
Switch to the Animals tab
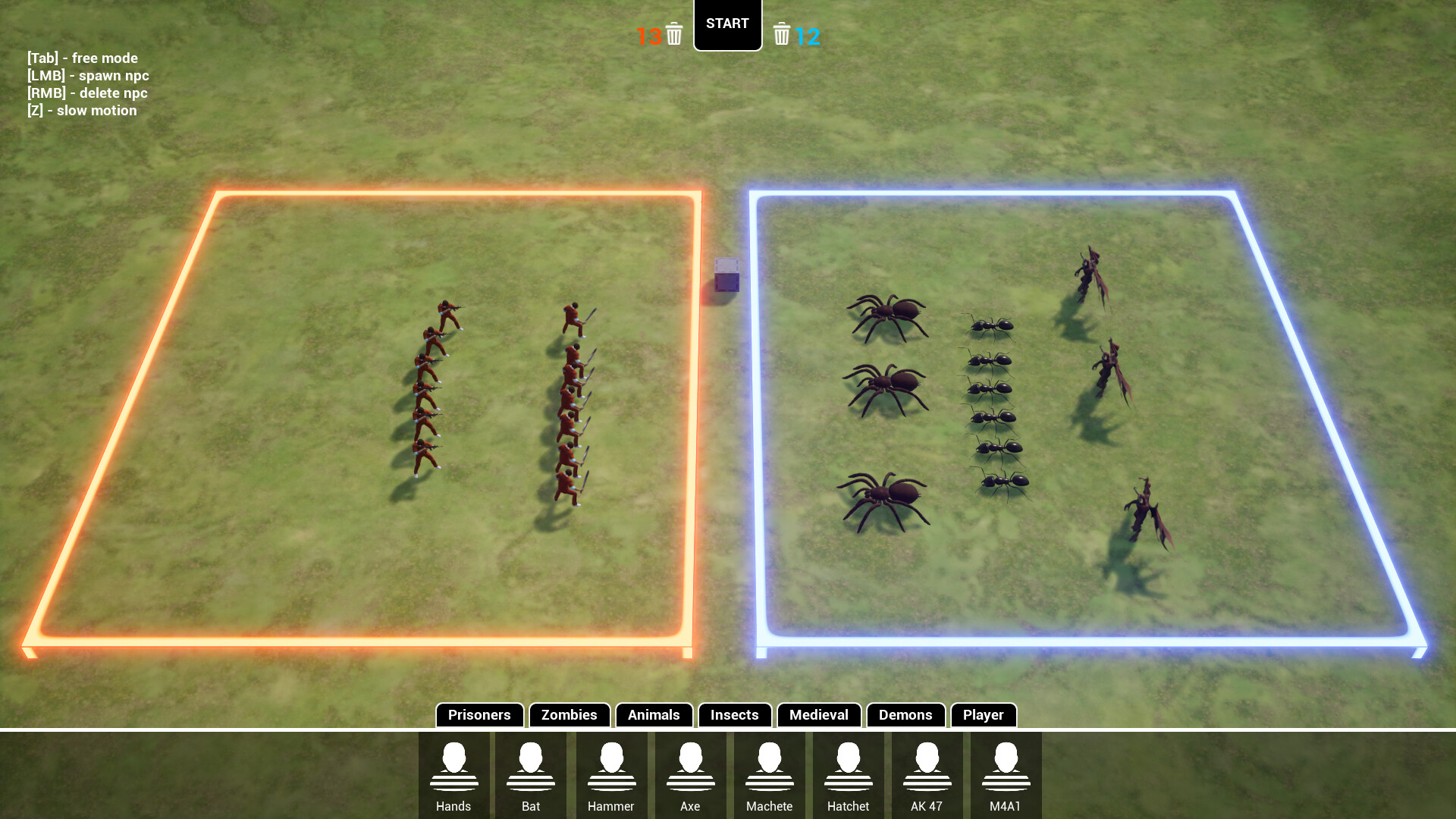[x=653, y=715]
